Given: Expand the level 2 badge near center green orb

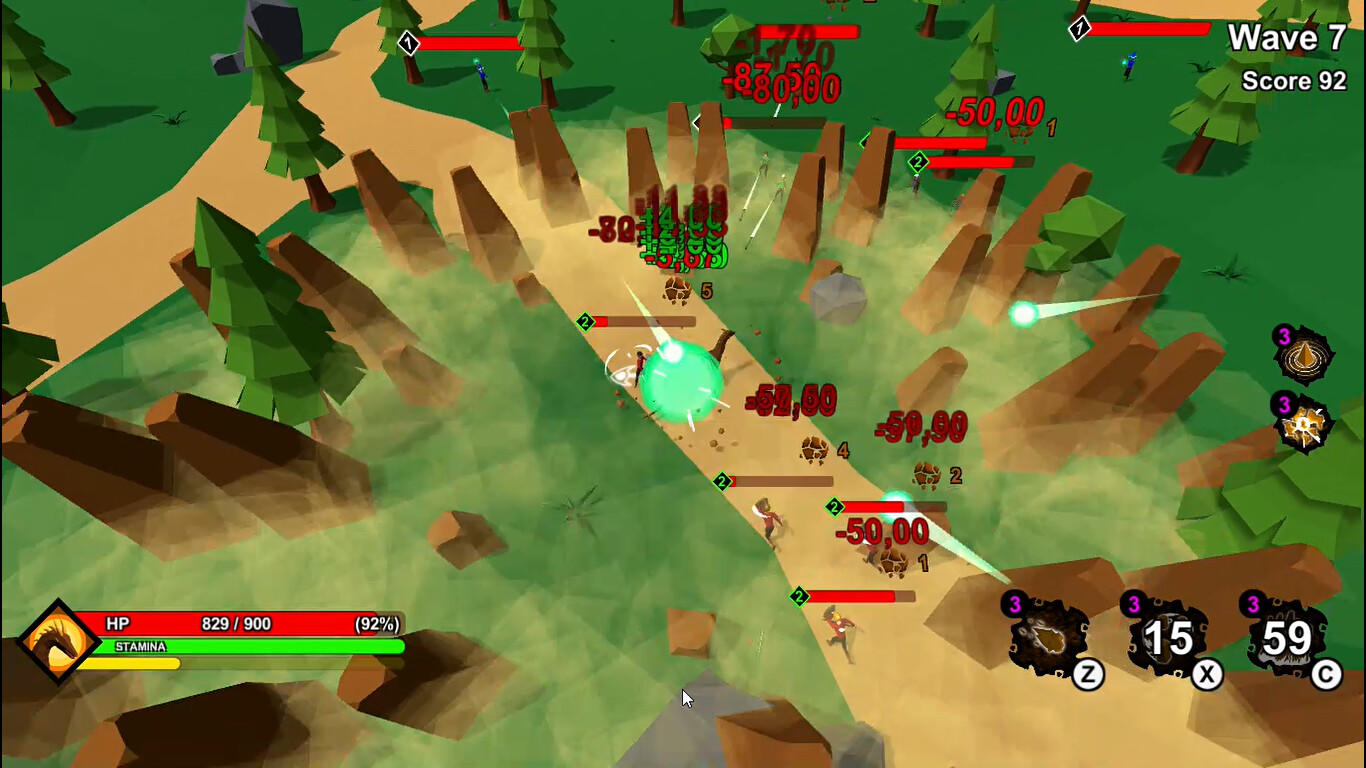Looking at the screenshot, I should coord(583,322).
